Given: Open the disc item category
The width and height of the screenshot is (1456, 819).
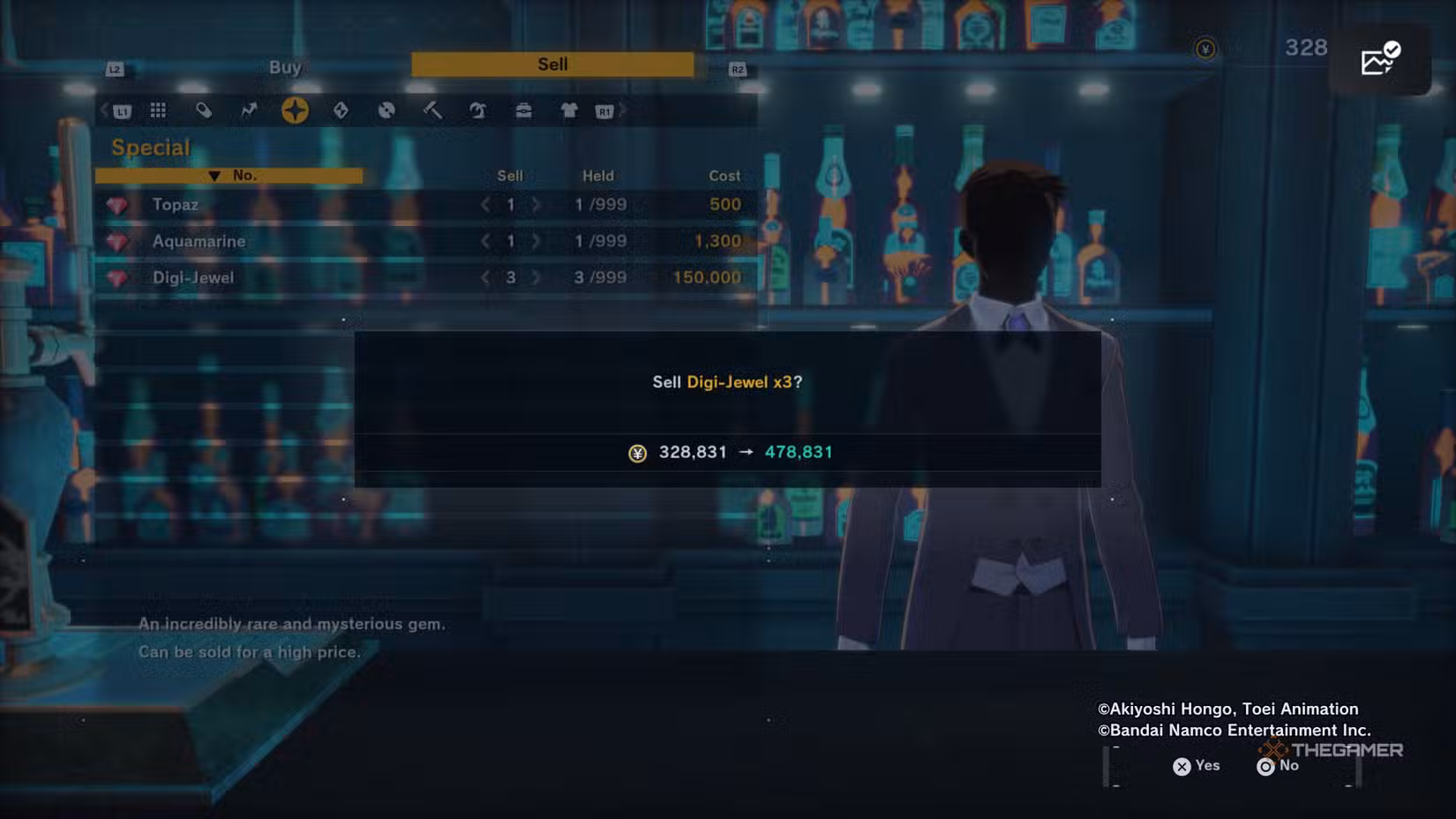Looking at the screenshot, I should 387,110.
